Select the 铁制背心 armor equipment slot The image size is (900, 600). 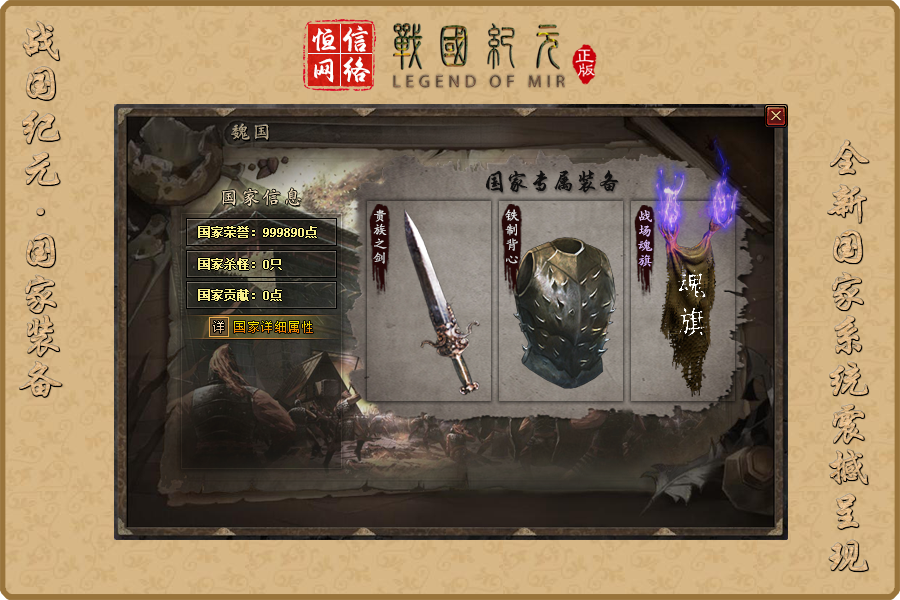[560, 301]
